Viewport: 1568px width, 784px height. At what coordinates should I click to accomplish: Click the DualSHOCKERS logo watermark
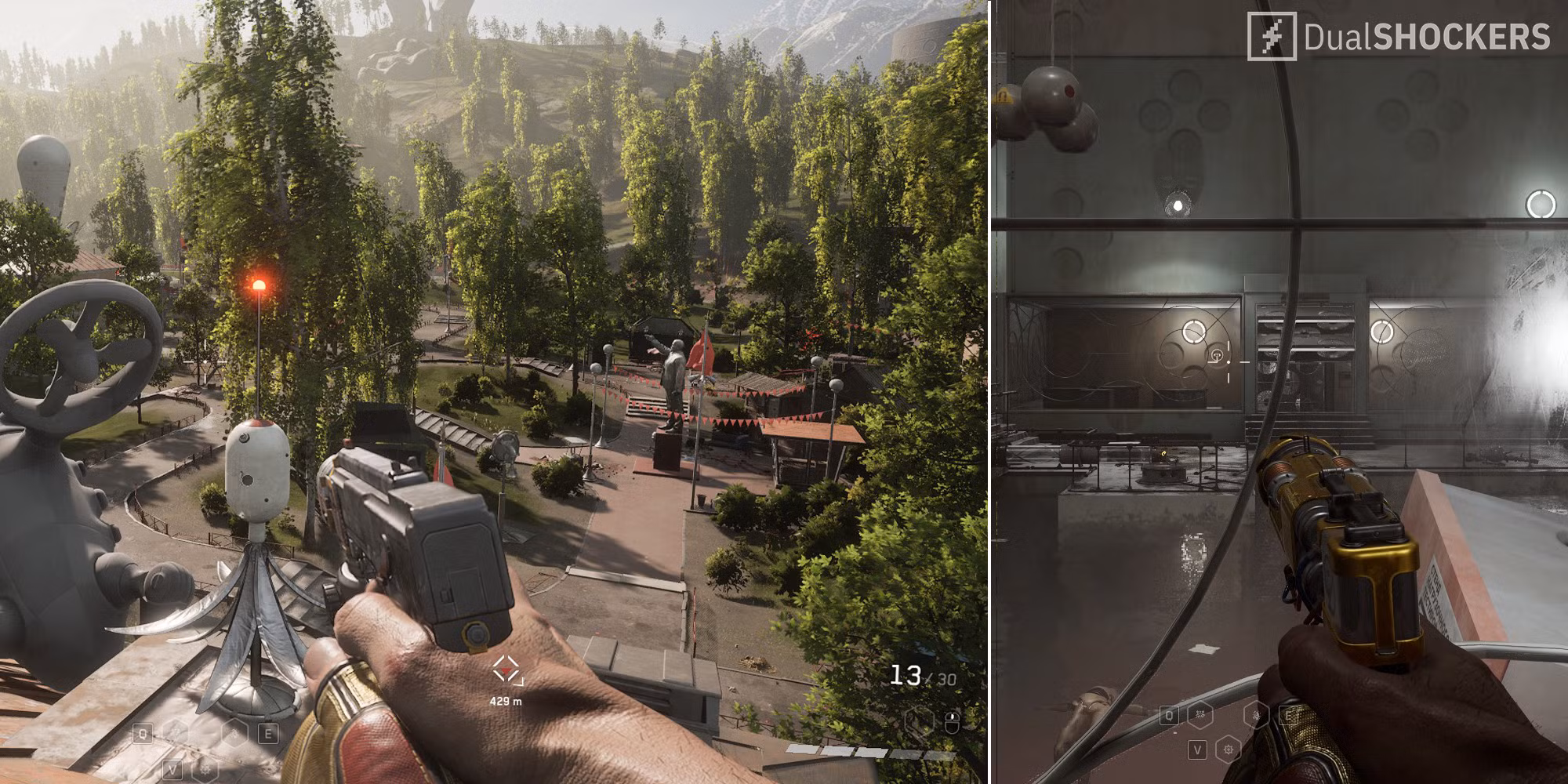(1403, 35)
